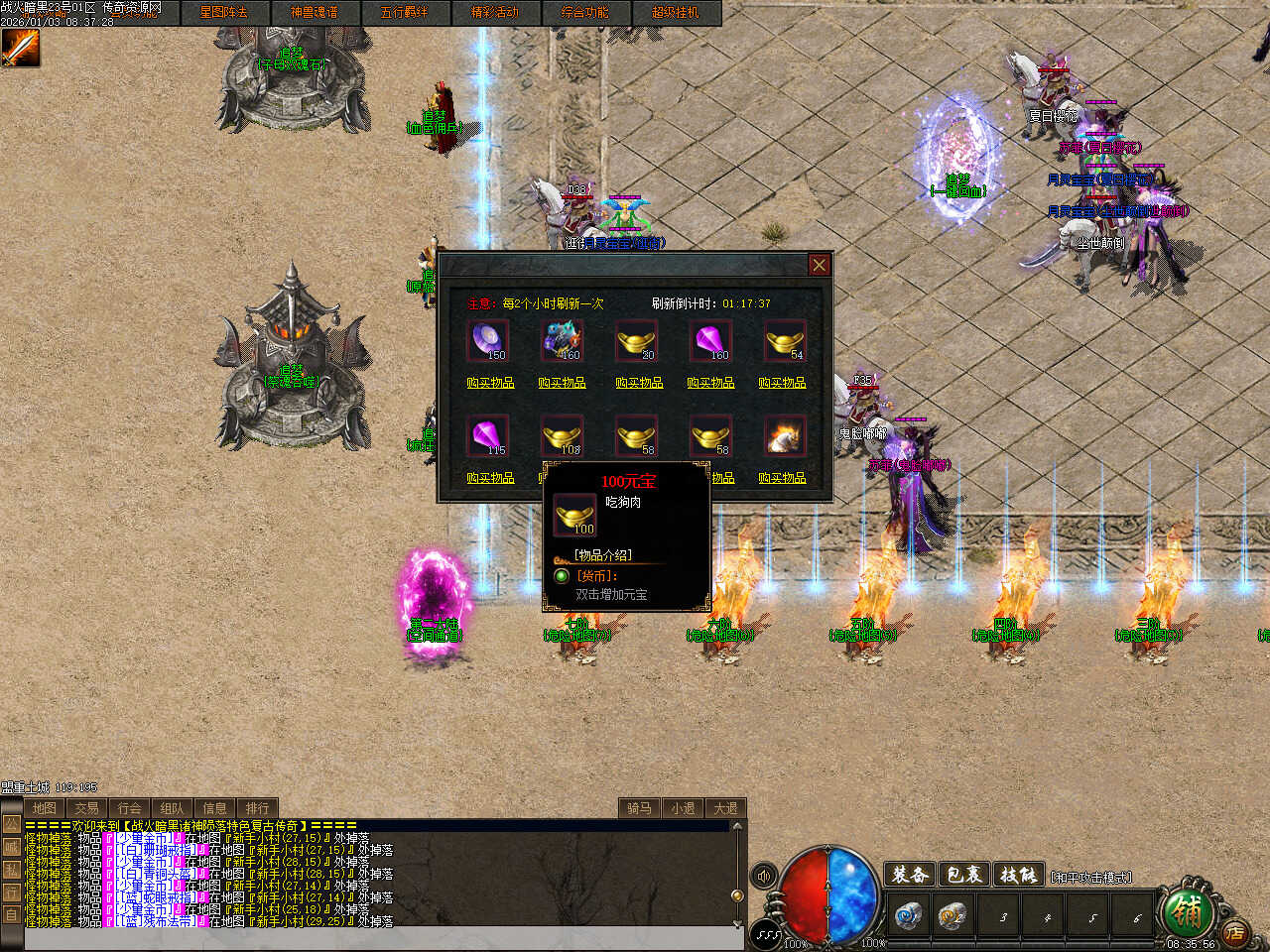The width and height of the screenshot is (1270, 952).
Task: Toggle the sound speaker icon
Action: (764, 876)
